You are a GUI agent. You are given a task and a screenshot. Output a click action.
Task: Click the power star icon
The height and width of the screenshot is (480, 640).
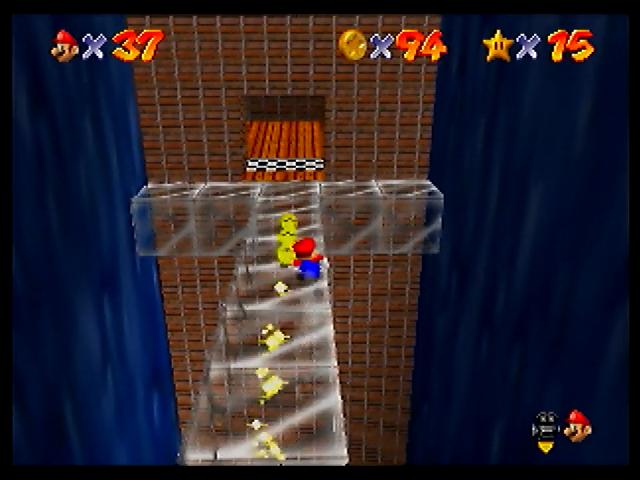pos(497,45)
